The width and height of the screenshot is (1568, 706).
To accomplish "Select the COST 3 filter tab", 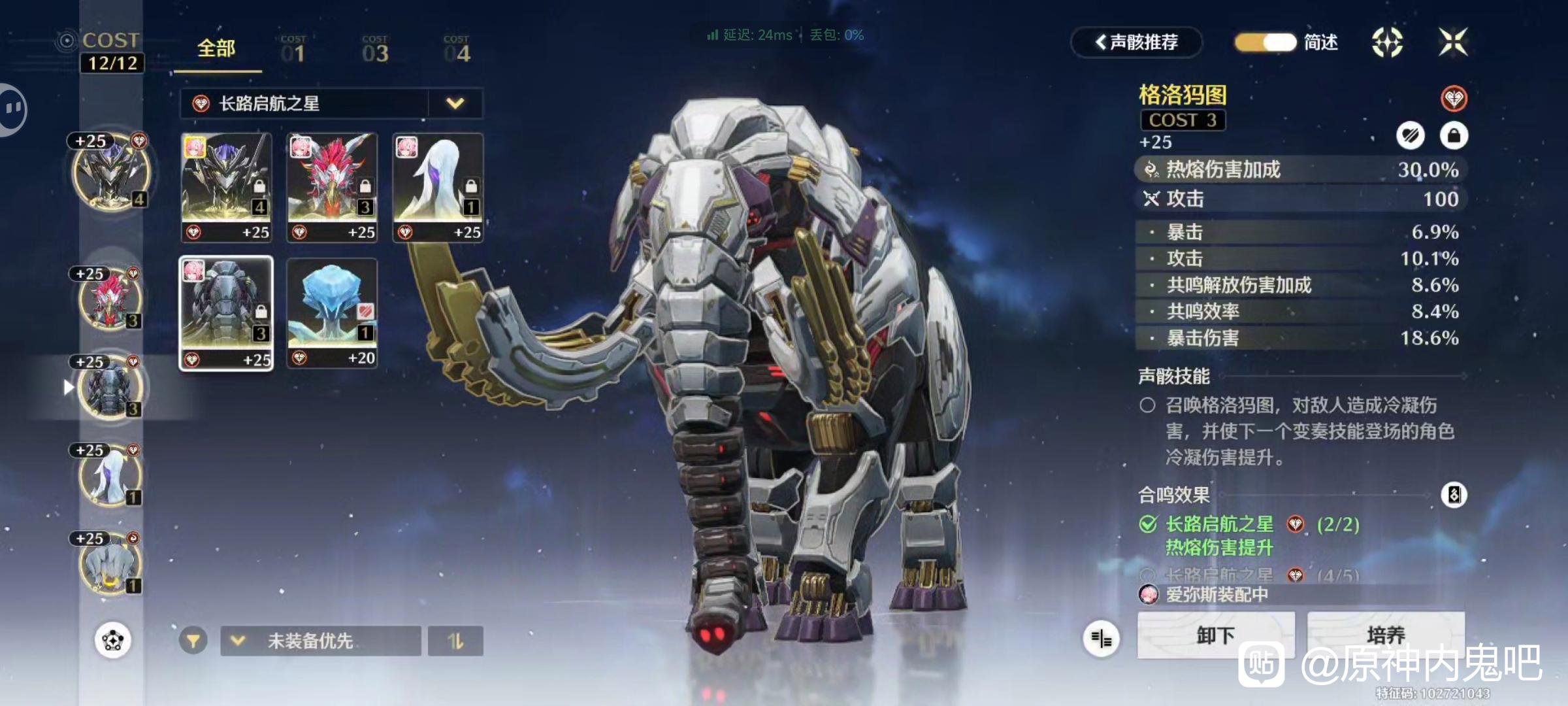I will point(375,50).
